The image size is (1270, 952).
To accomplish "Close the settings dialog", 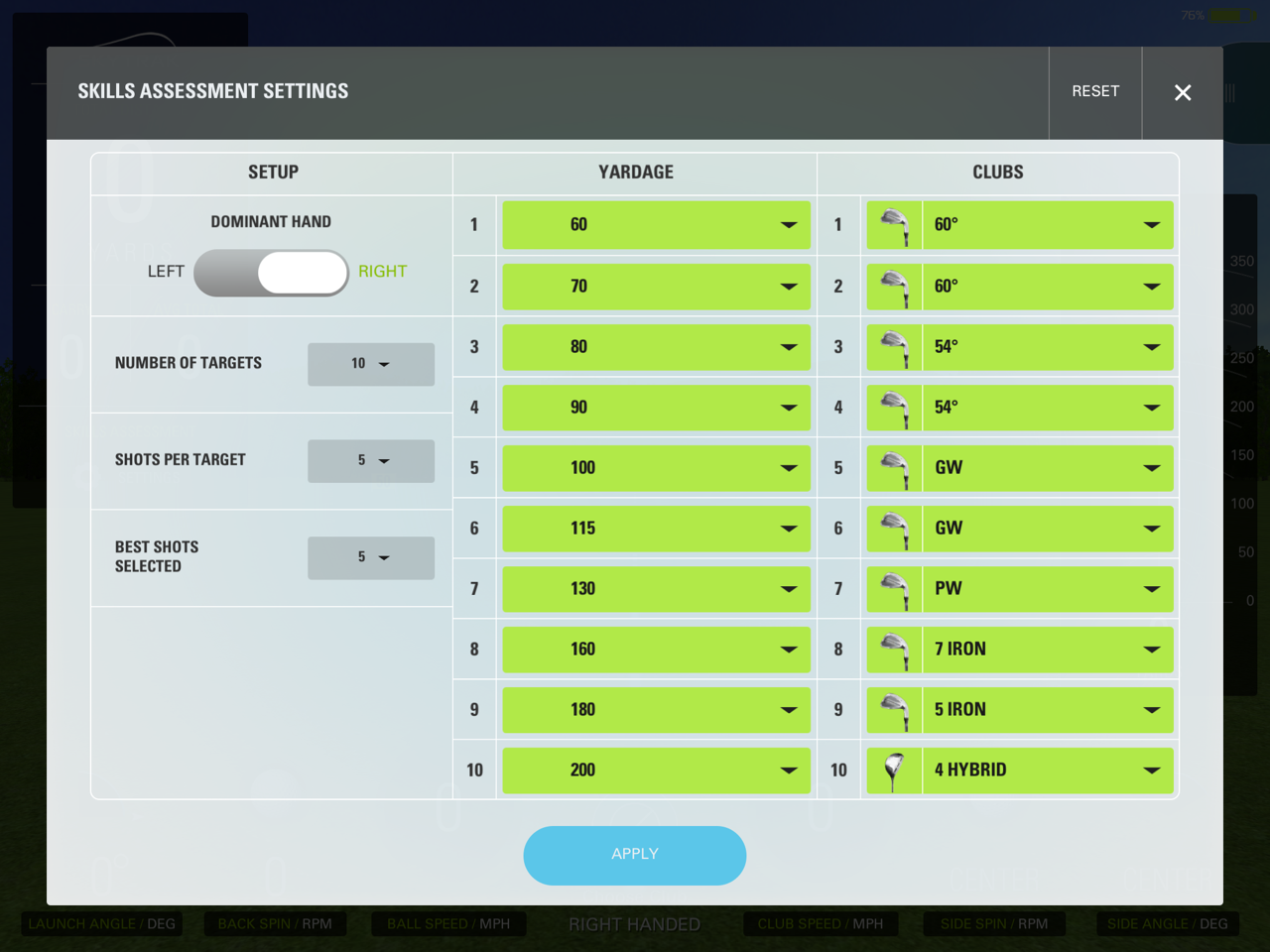I will coord(1182,93).
